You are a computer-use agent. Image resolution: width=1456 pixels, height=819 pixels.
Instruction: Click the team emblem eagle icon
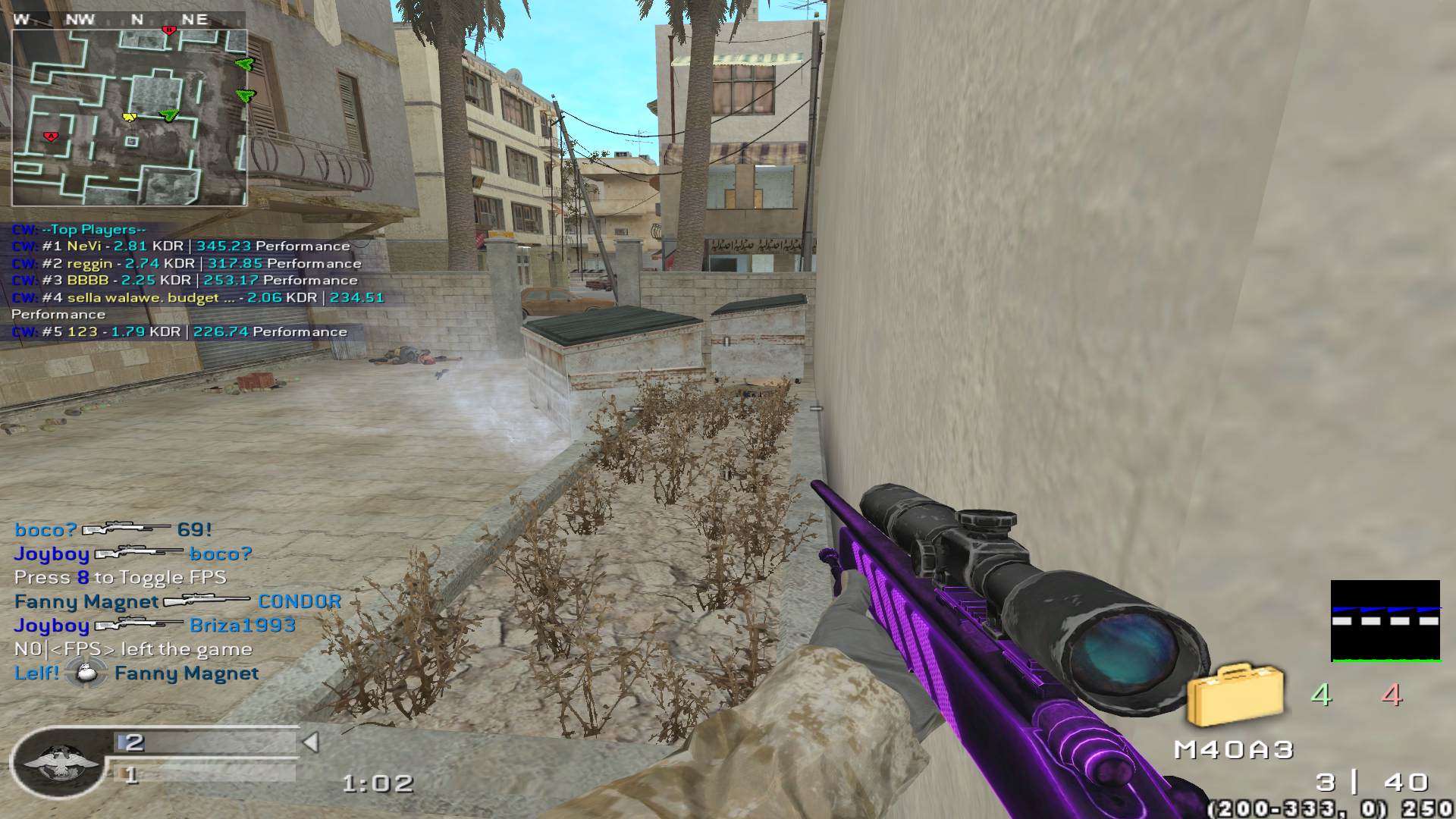click(60, 761)
